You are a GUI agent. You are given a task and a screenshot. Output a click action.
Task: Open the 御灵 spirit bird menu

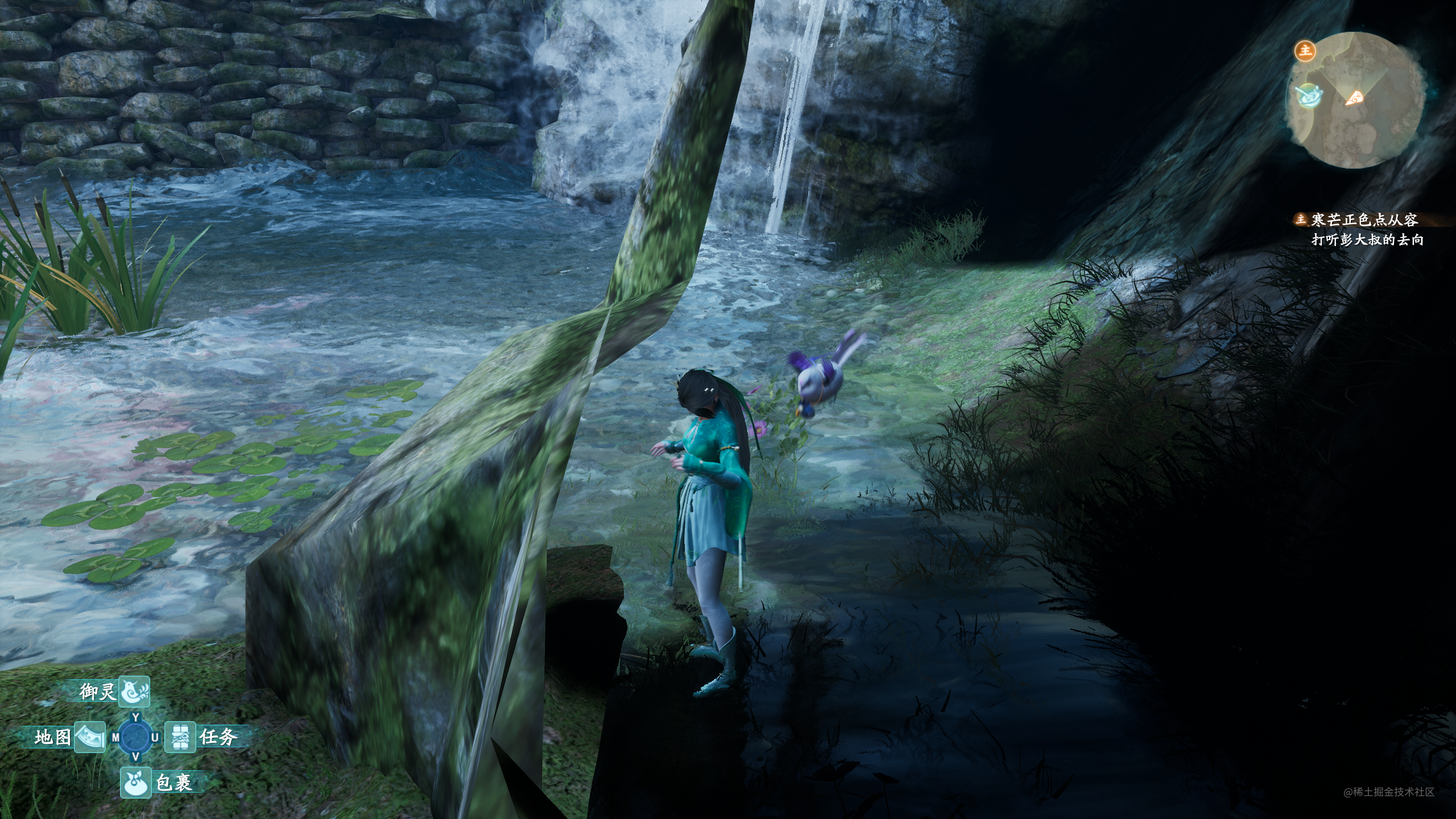pos(134,692)
